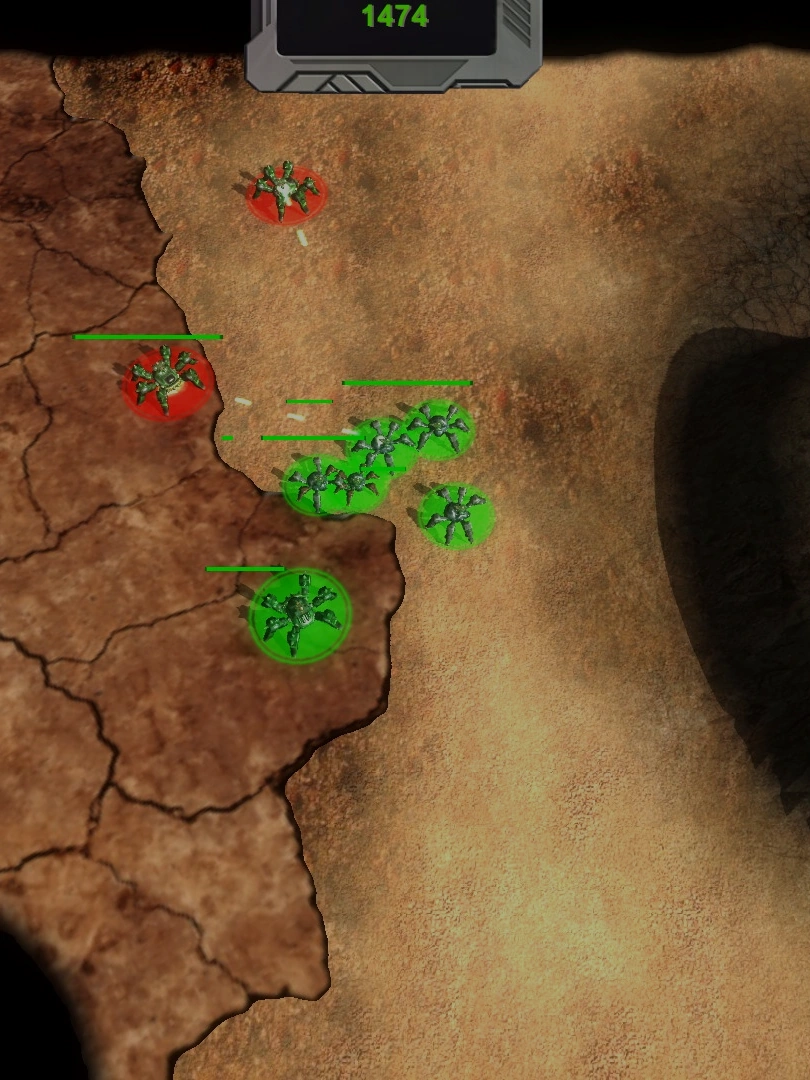Target the red enemy spider with health bar

click(166, 380)
